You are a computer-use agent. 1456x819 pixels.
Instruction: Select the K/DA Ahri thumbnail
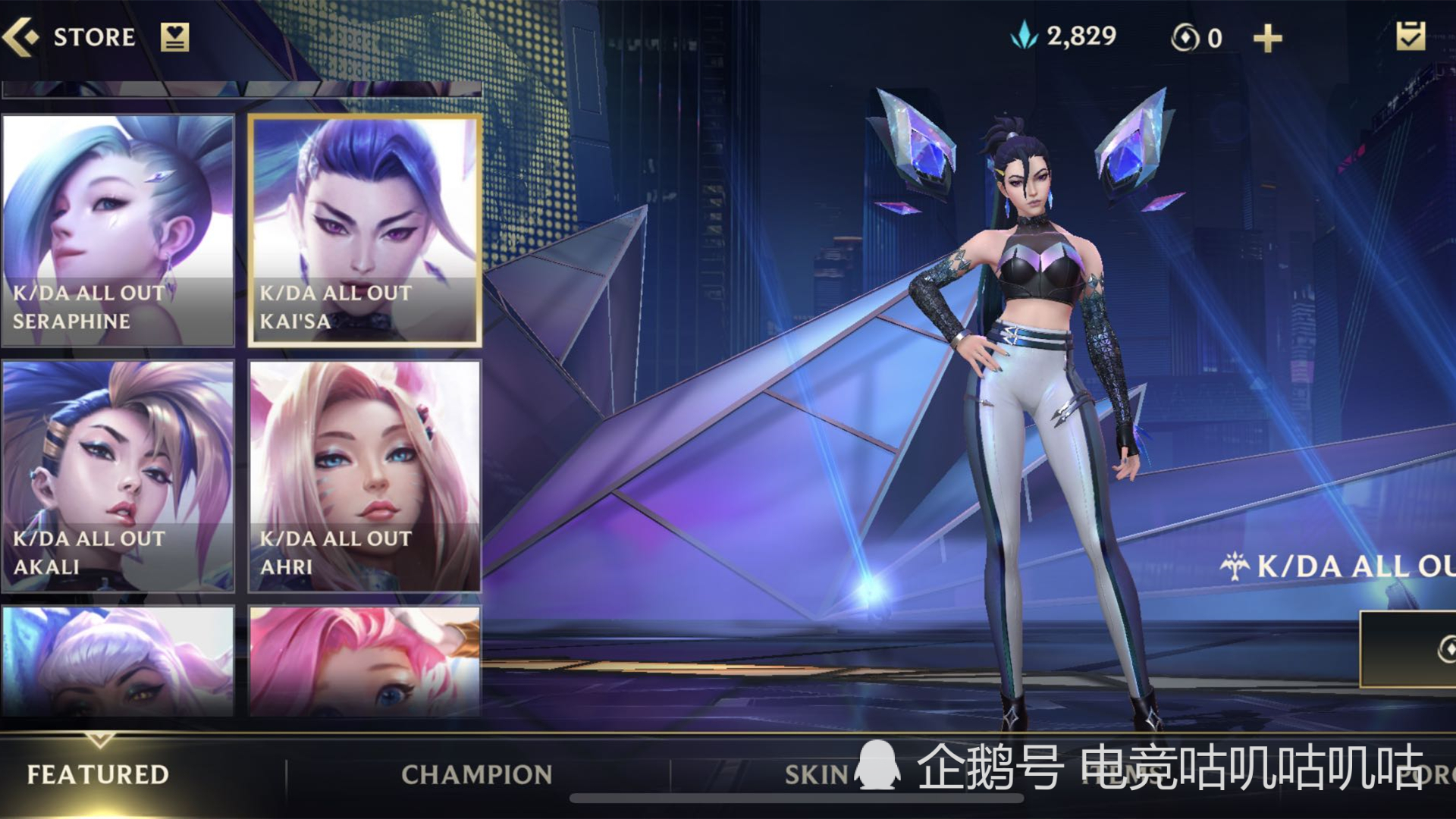(364, 474)
